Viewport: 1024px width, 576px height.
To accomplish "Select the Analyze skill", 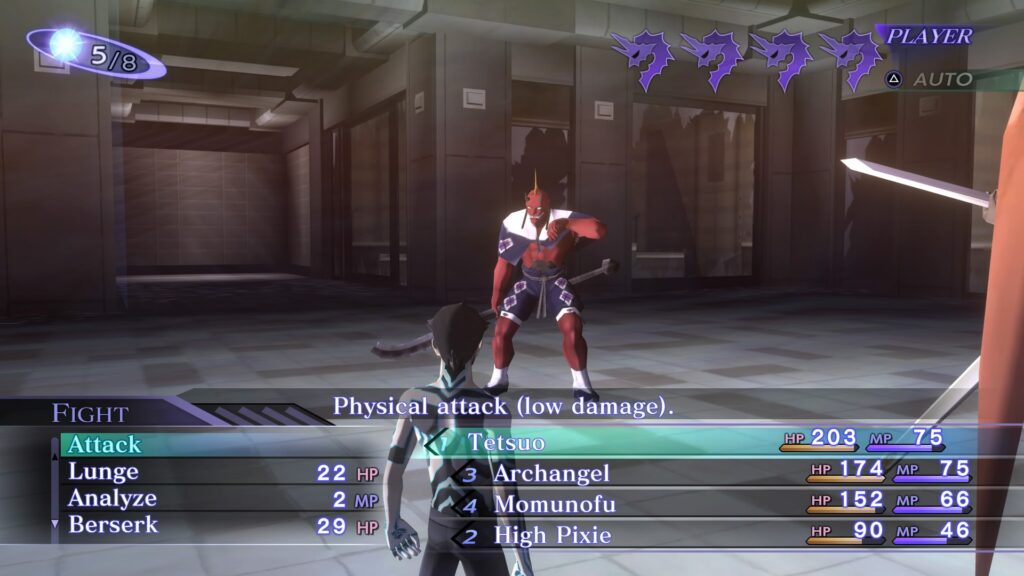I will 112,498.
